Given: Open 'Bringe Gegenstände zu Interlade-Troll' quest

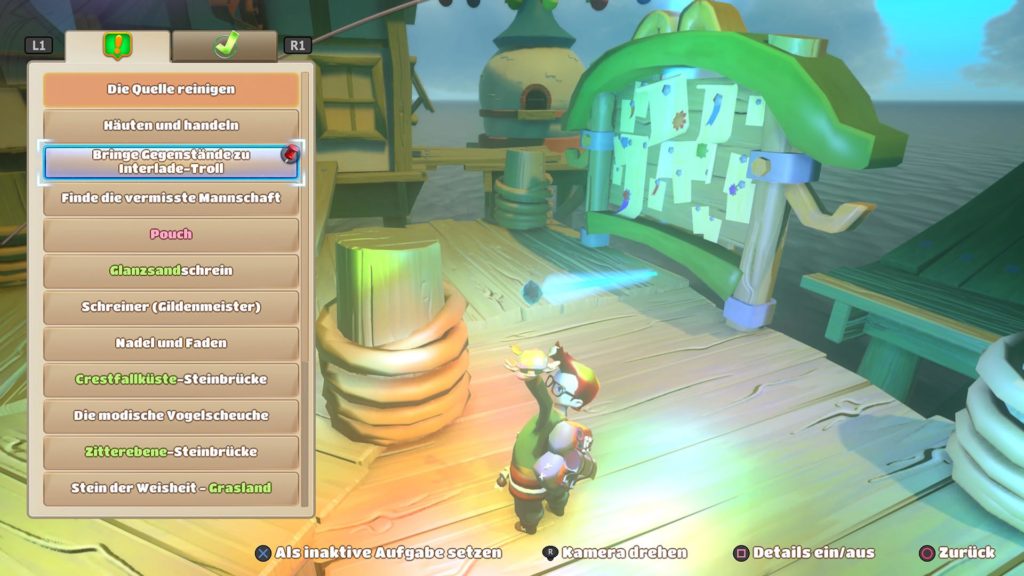Looking at the screenshot, I should point(171,162).
